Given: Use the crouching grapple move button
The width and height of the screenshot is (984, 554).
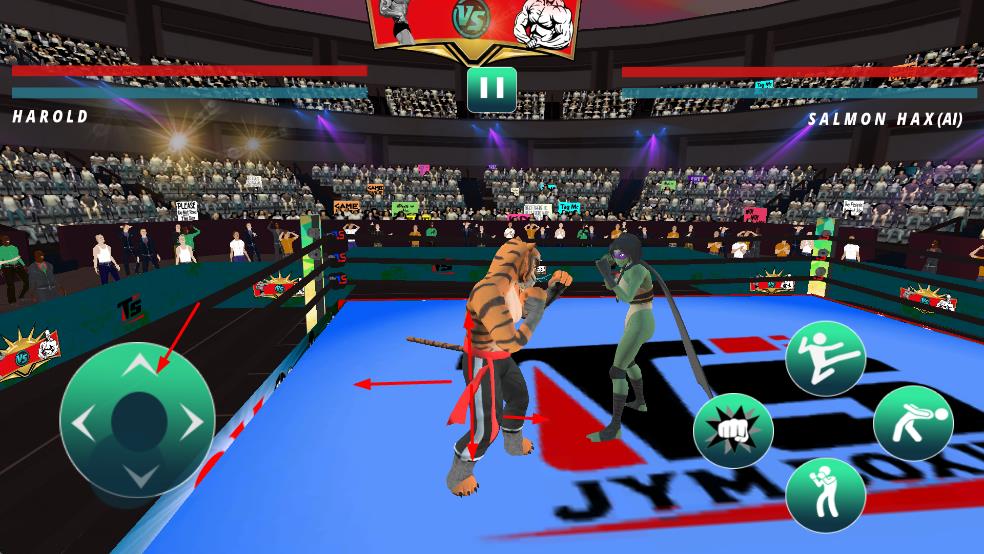Looking at the screenshot, I should coord(913,422).
